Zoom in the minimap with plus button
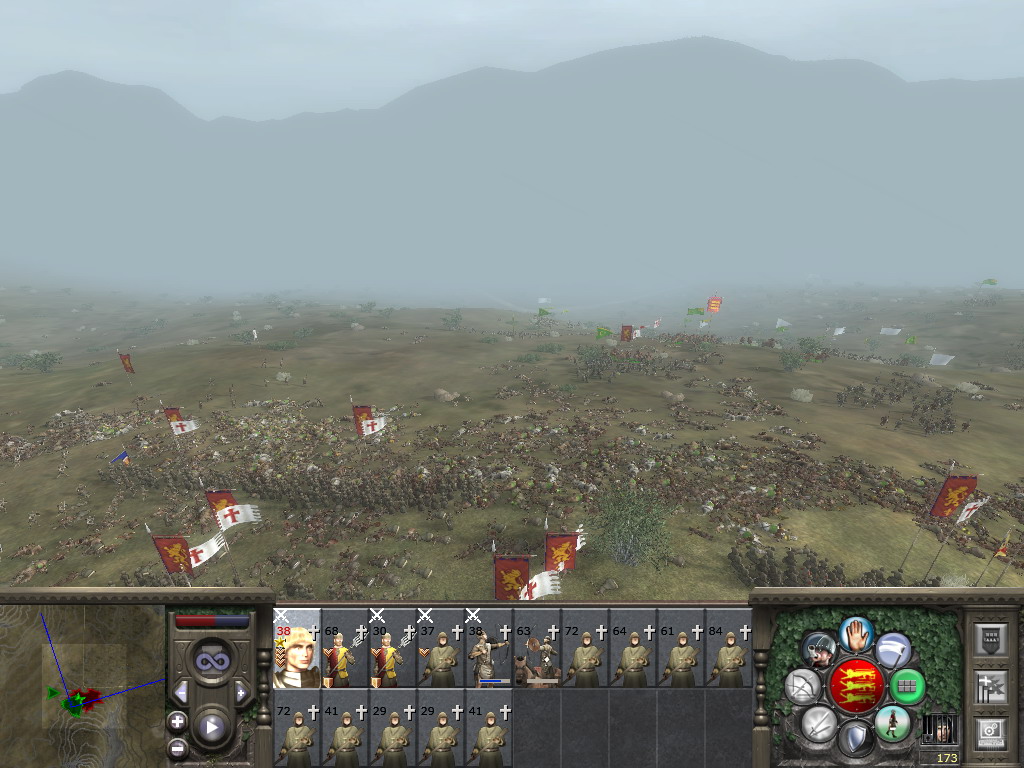Screen dimensions: 1024x768 177,721
